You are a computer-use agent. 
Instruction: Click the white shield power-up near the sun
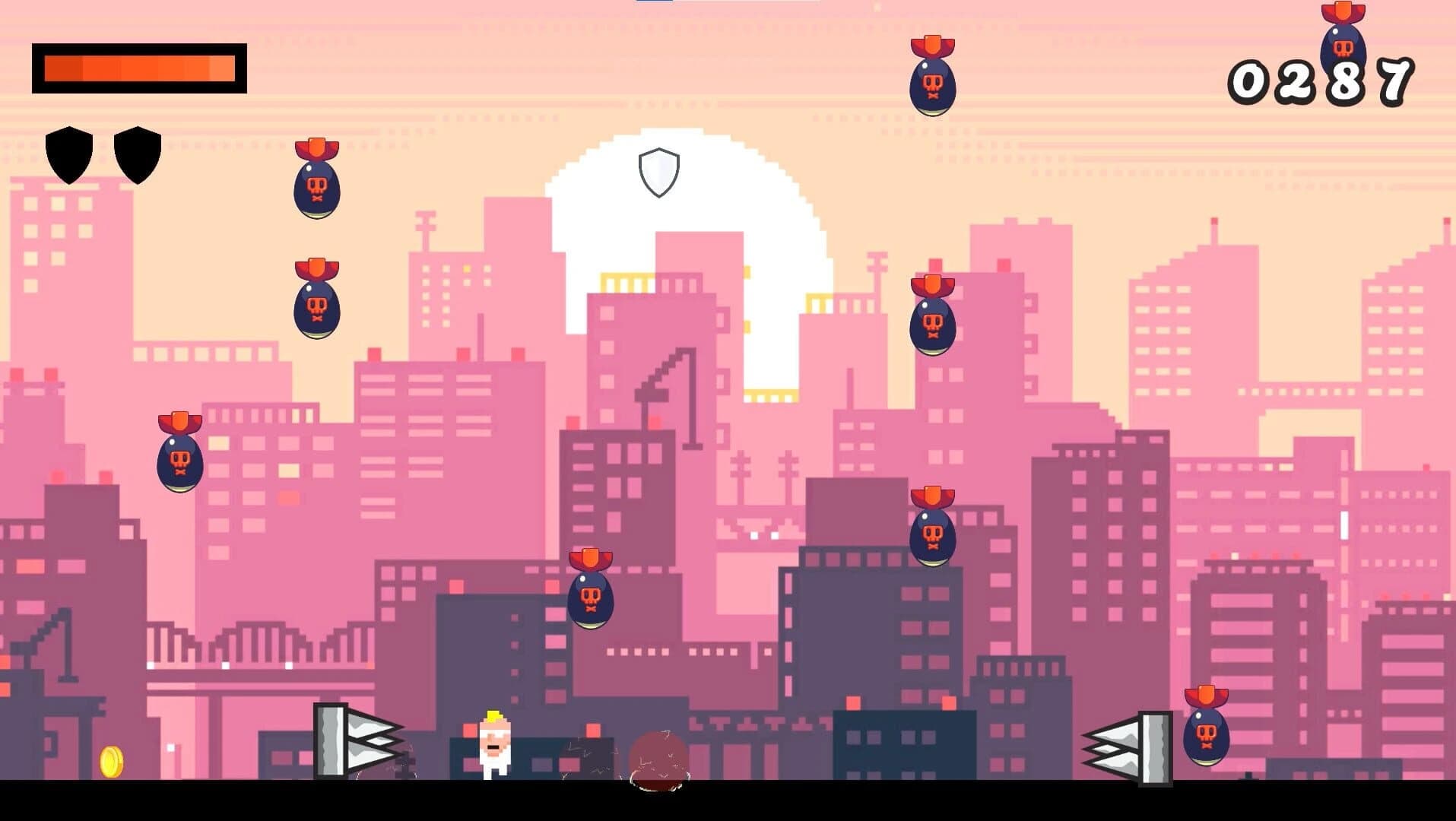(x=658, y=171)
